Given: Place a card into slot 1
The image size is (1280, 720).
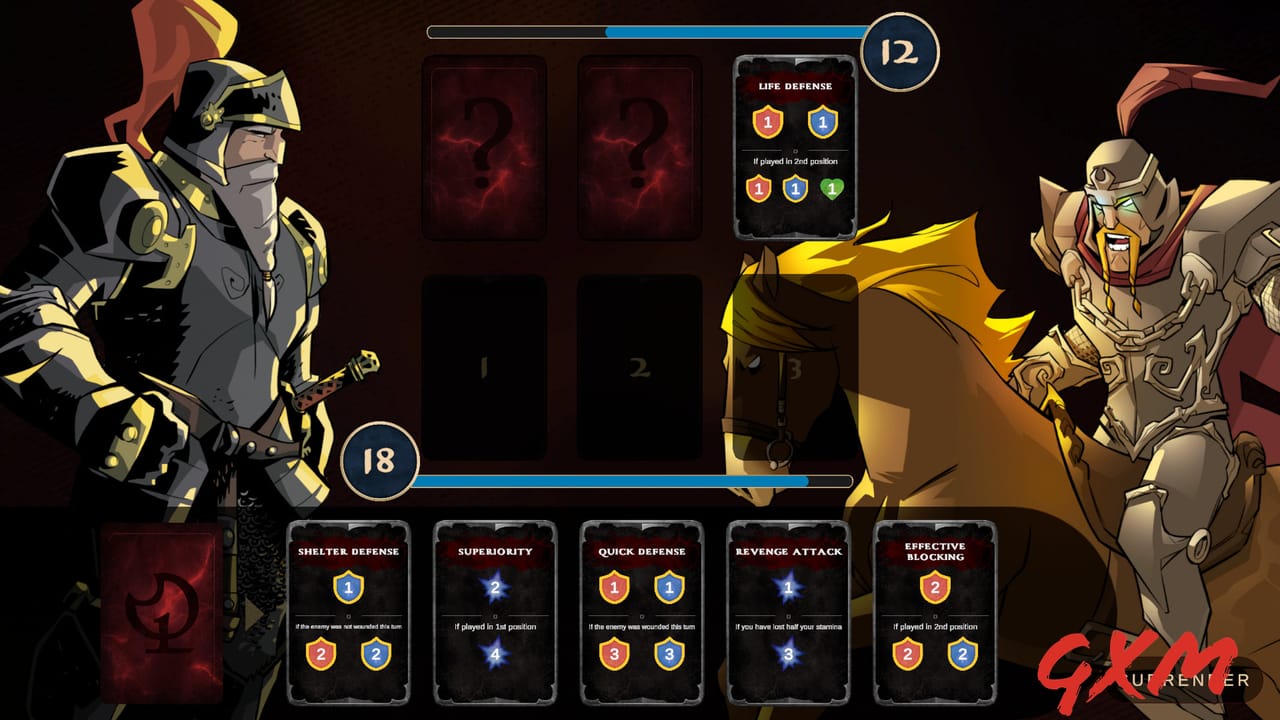Looking at the screenshot, I should click(x=483, y=365).
